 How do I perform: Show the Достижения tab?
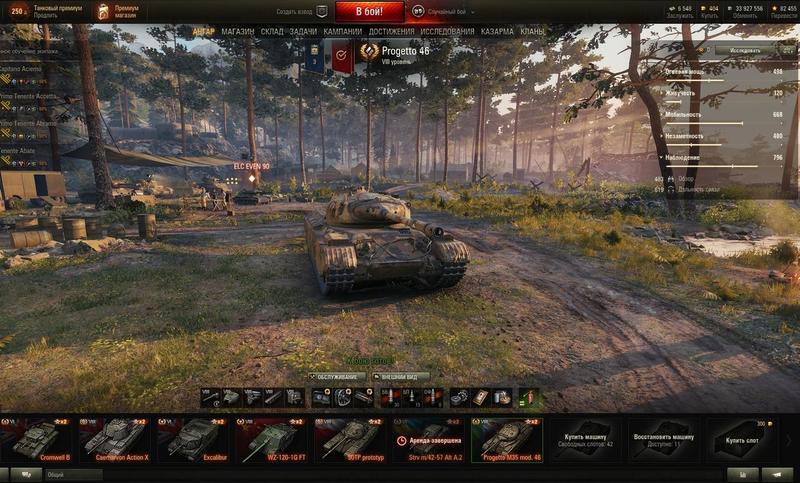391,32
